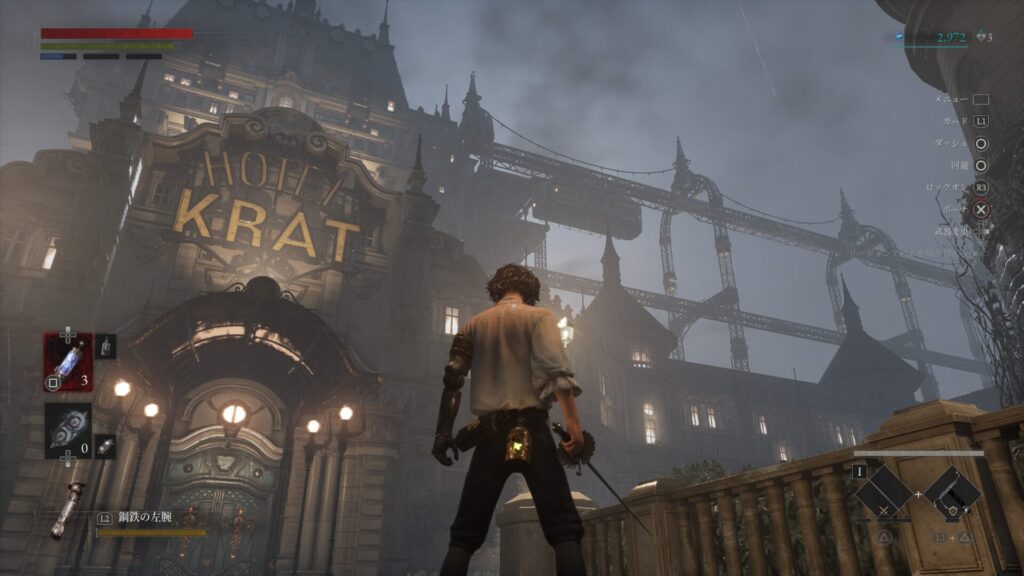The image size is (1024, 576).
Task: Choose the small bottle slot beside Pulse Cell
Action: point(105,346)
